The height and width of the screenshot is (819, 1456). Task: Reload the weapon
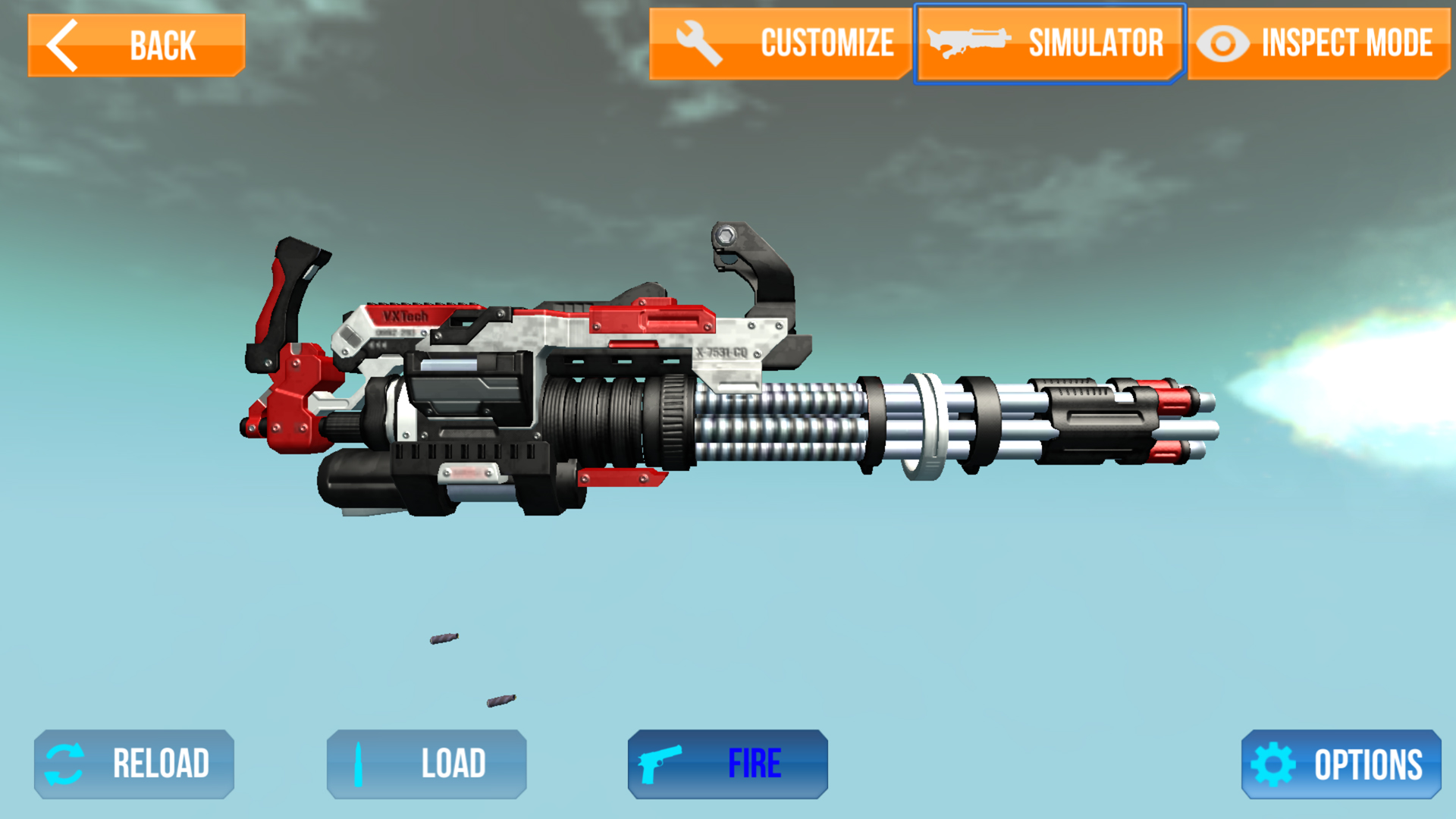coord(134,764)
